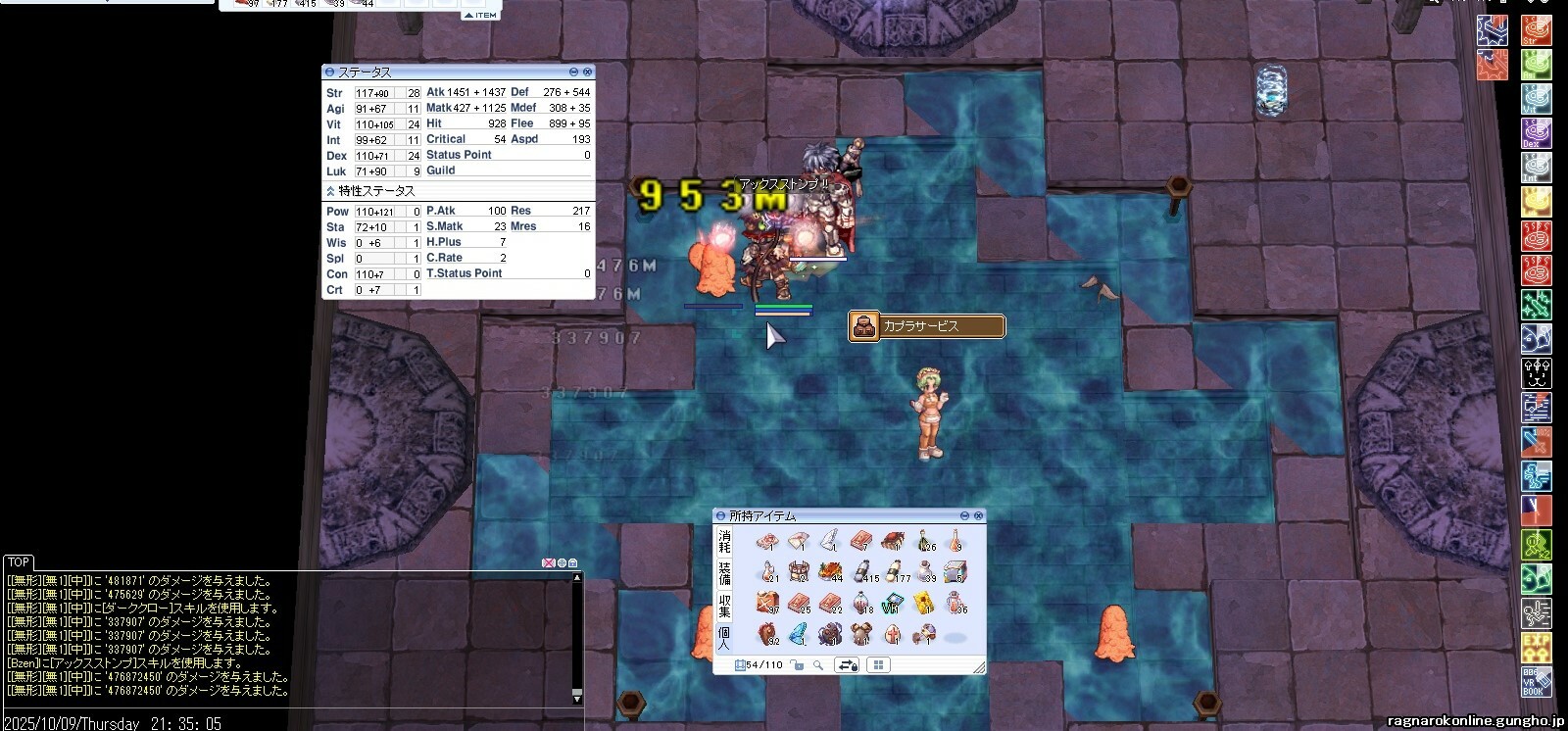Screen dimensions: 1568x731
Task: Select the item stack of 415
Action: click(x=861, y=571)
